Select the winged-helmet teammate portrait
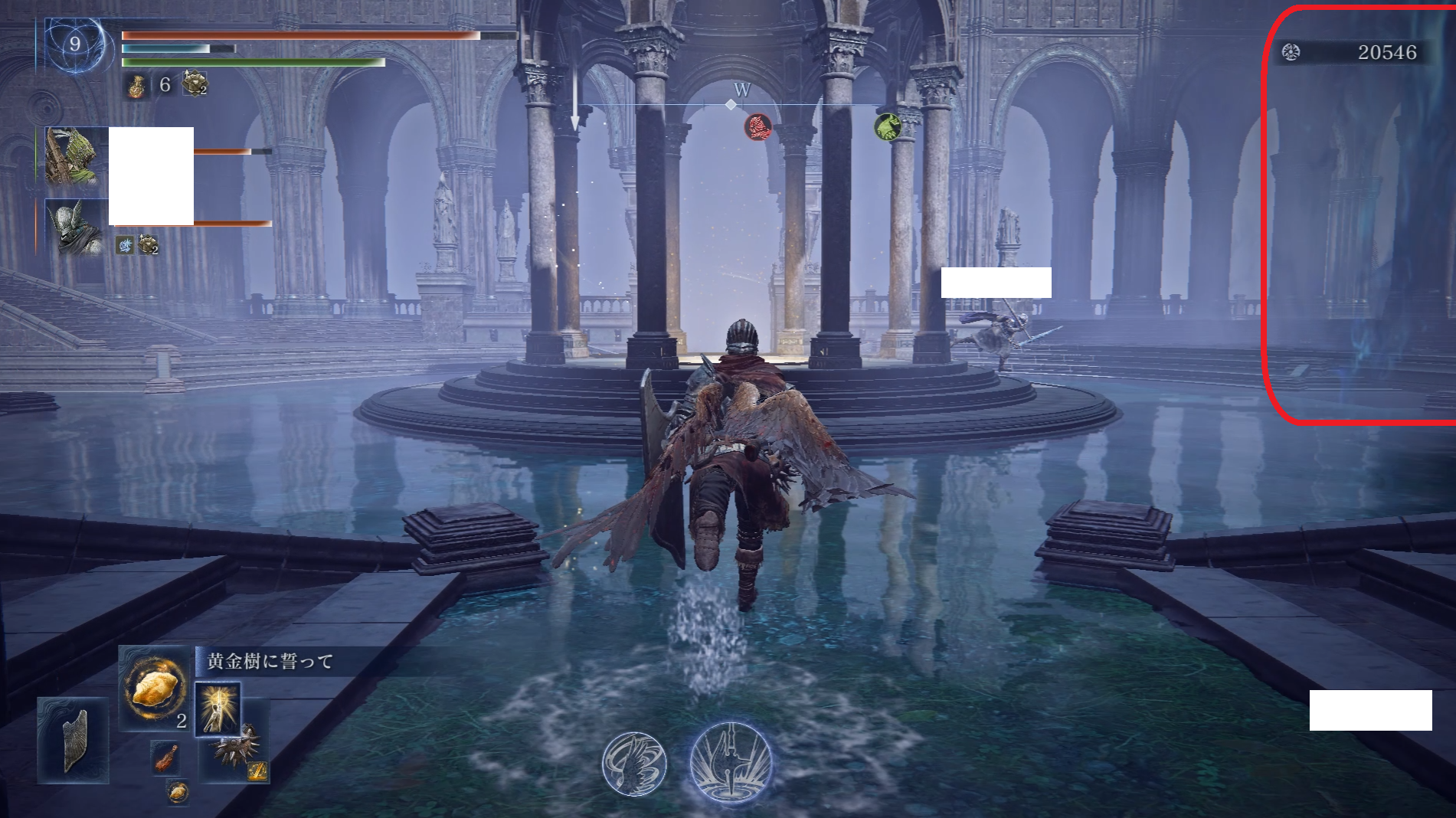 [74, 227]
